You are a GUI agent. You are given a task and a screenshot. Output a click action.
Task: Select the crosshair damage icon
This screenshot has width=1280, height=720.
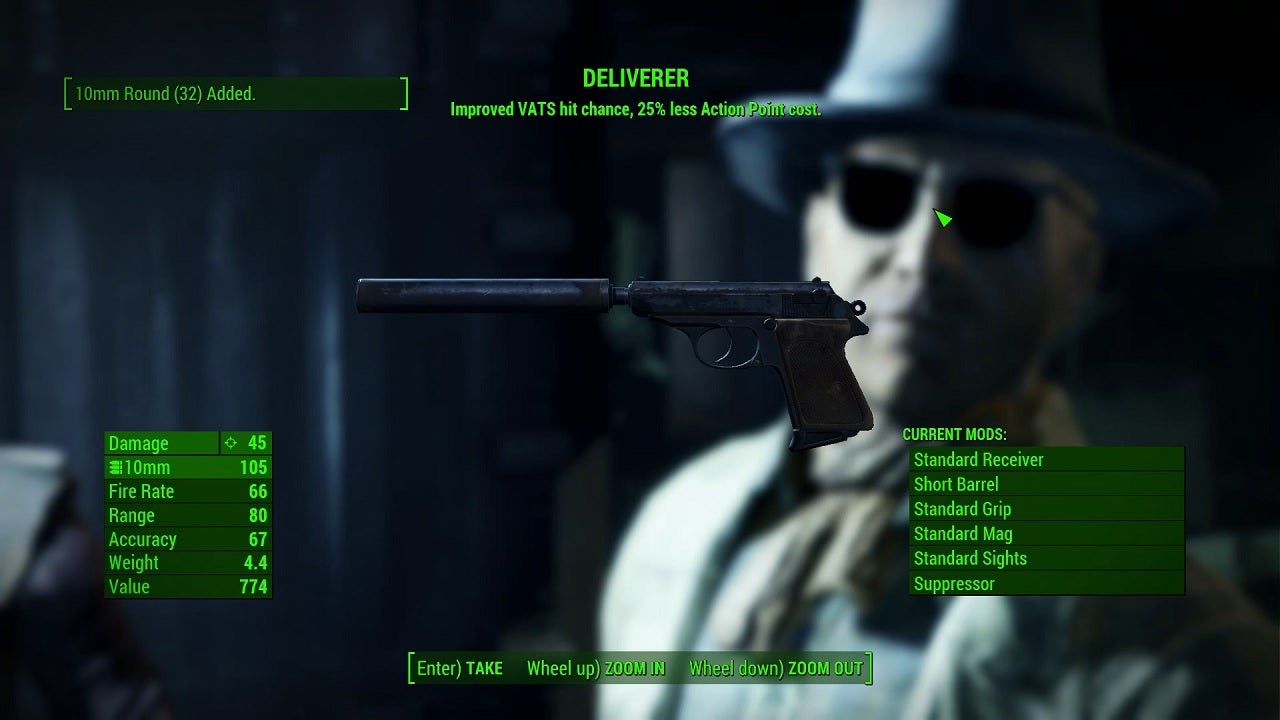pyautogui.click(x=231, y=442)
